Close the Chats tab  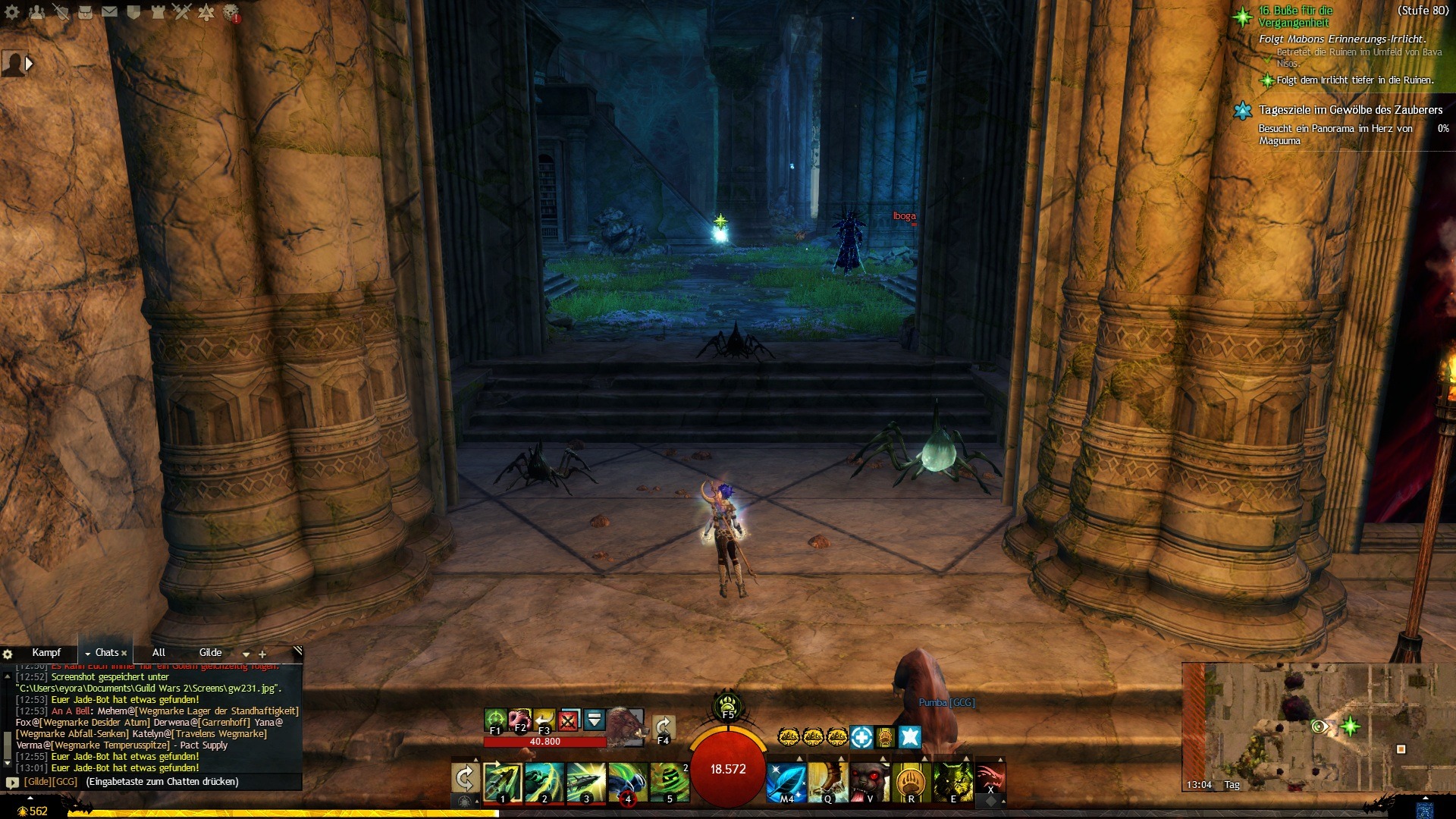[x=124, y=654]
